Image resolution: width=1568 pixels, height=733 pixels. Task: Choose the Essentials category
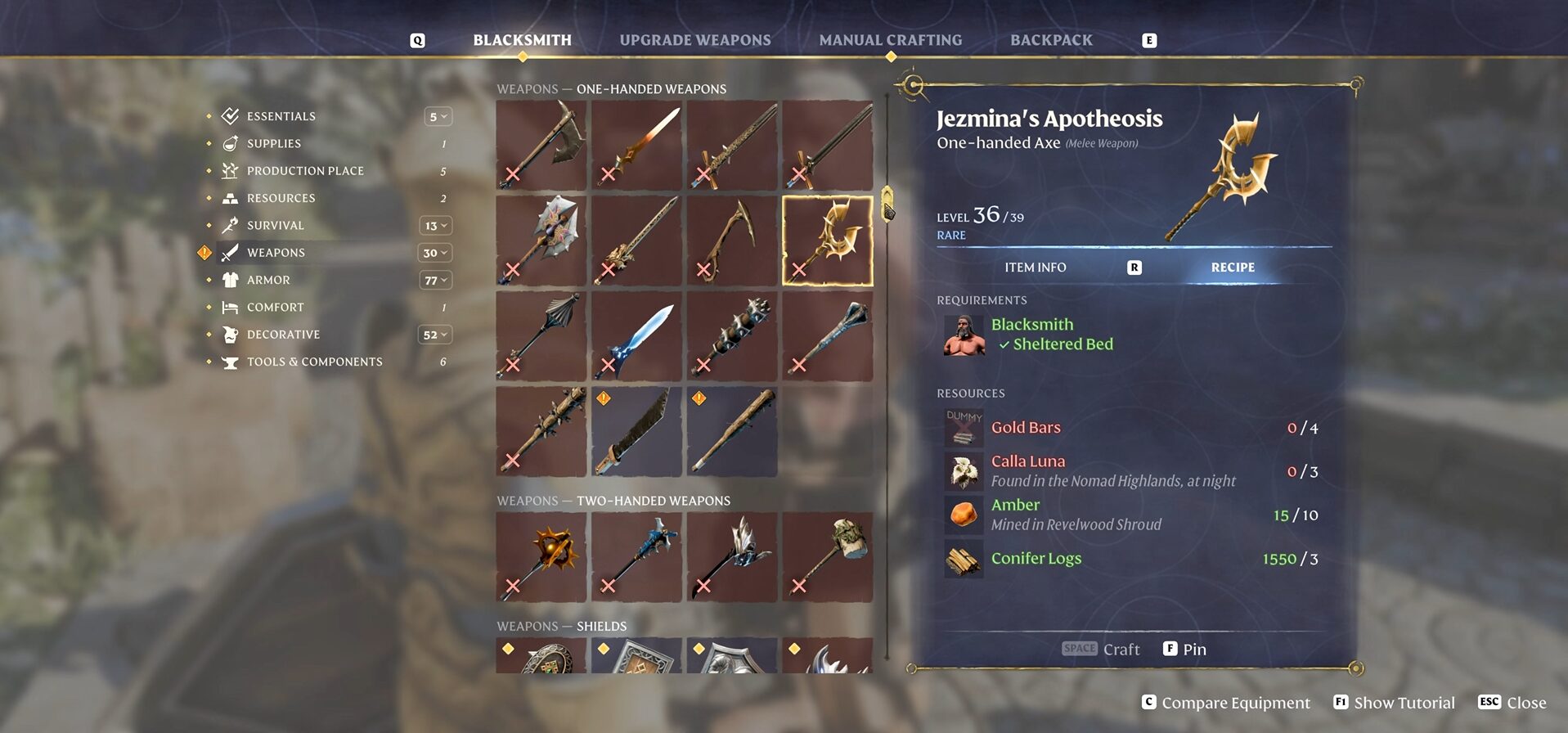coord(281,116)
